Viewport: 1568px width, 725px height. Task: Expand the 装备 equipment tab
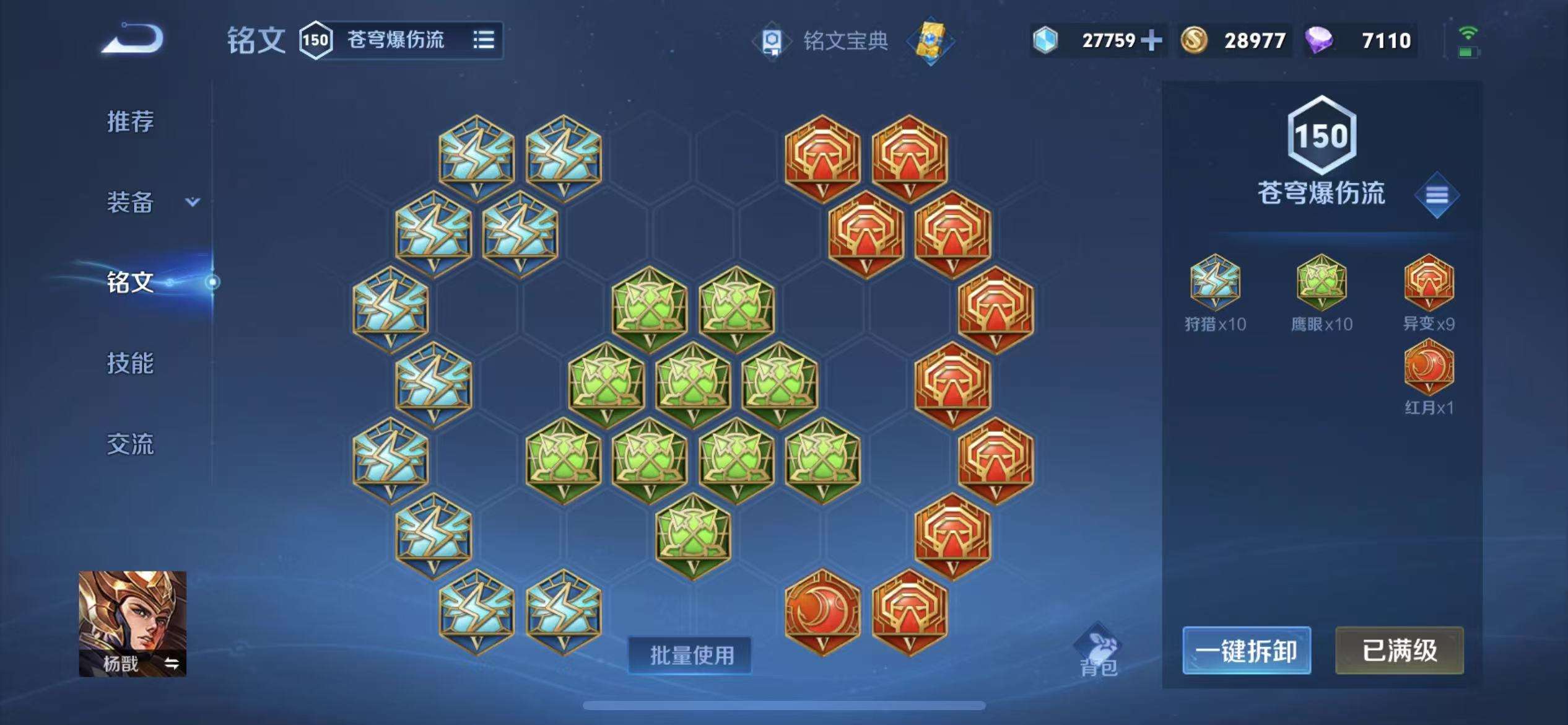point(152,202)
